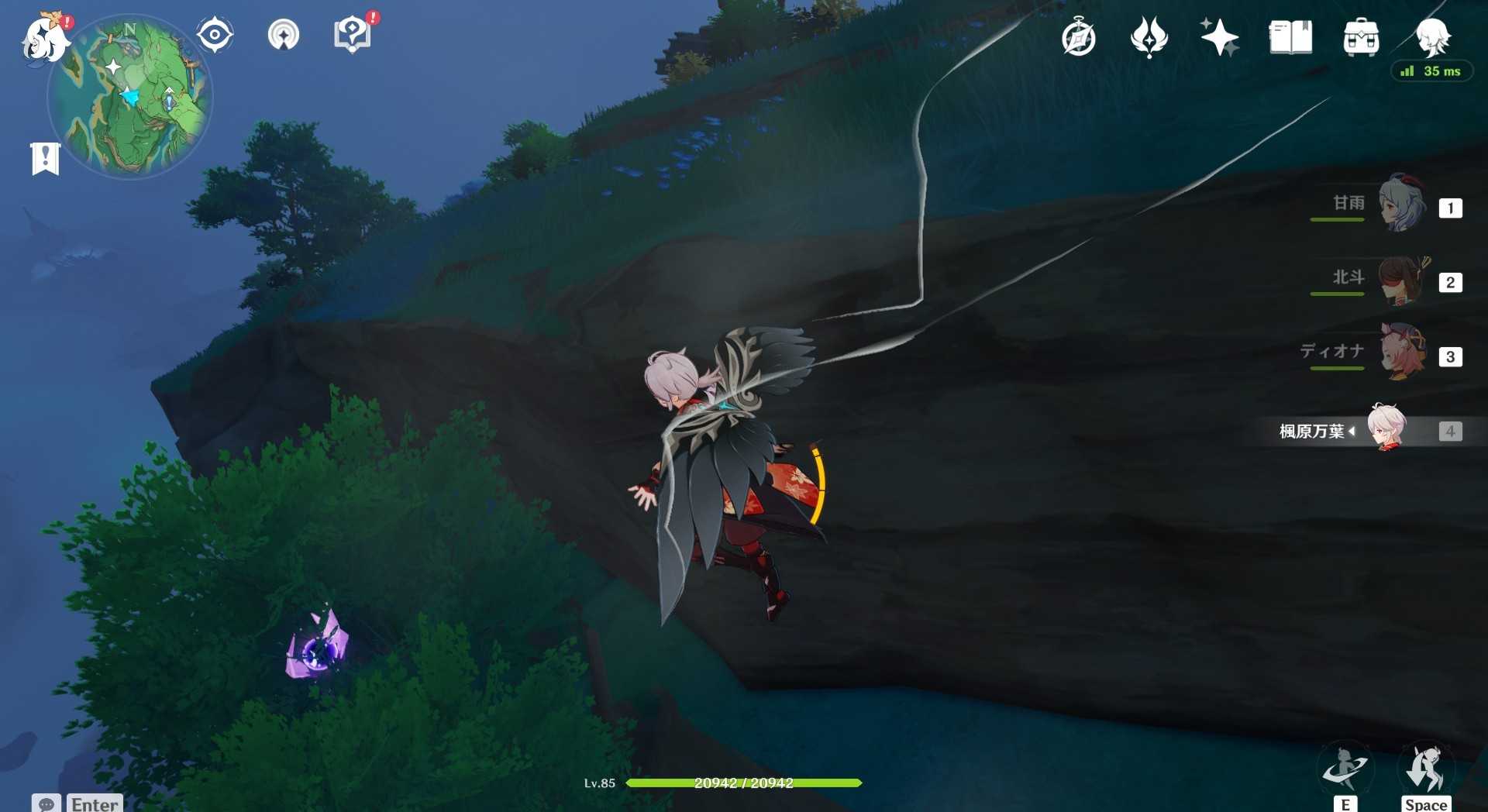The height and width of the screenshot is (812, 1488).
Task: Switch to party member 北斗
Action: click(1402, 280)
